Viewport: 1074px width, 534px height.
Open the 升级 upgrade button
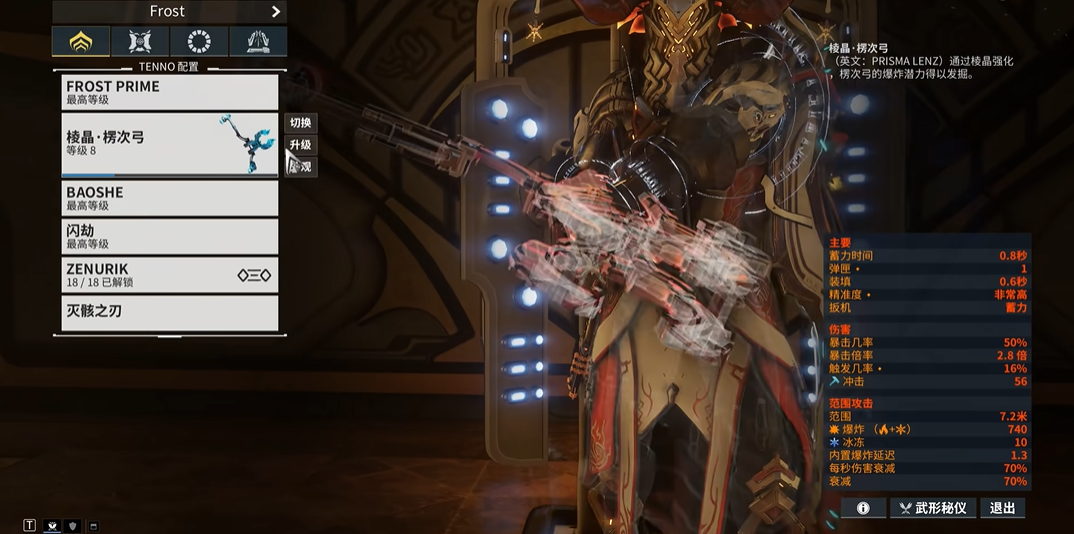(x=300, y=145)
